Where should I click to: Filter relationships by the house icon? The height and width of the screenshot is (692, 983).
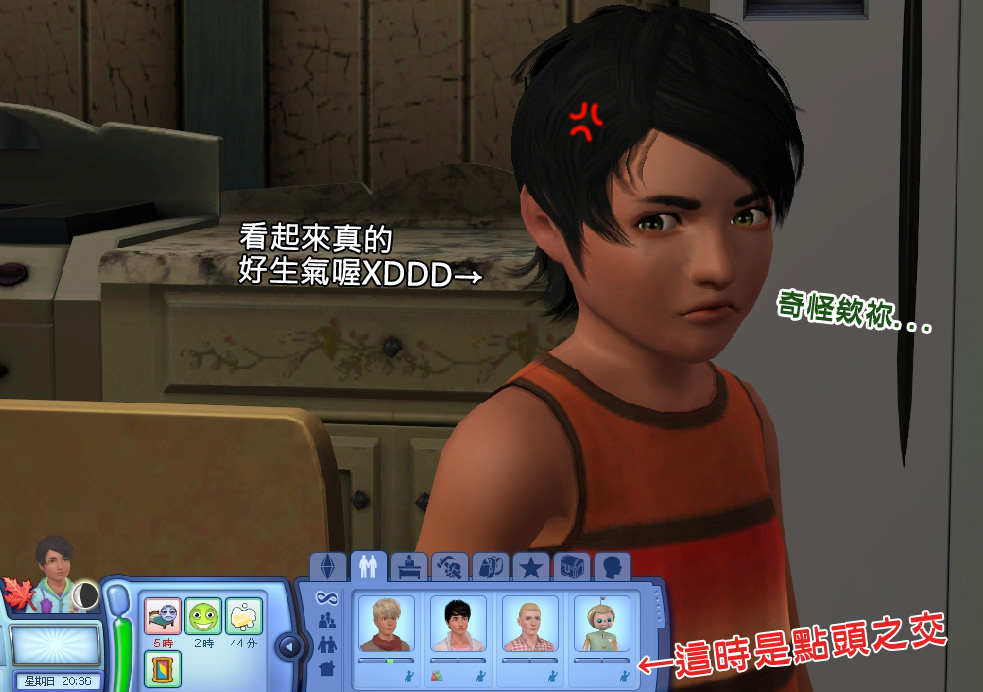[326, 666]
